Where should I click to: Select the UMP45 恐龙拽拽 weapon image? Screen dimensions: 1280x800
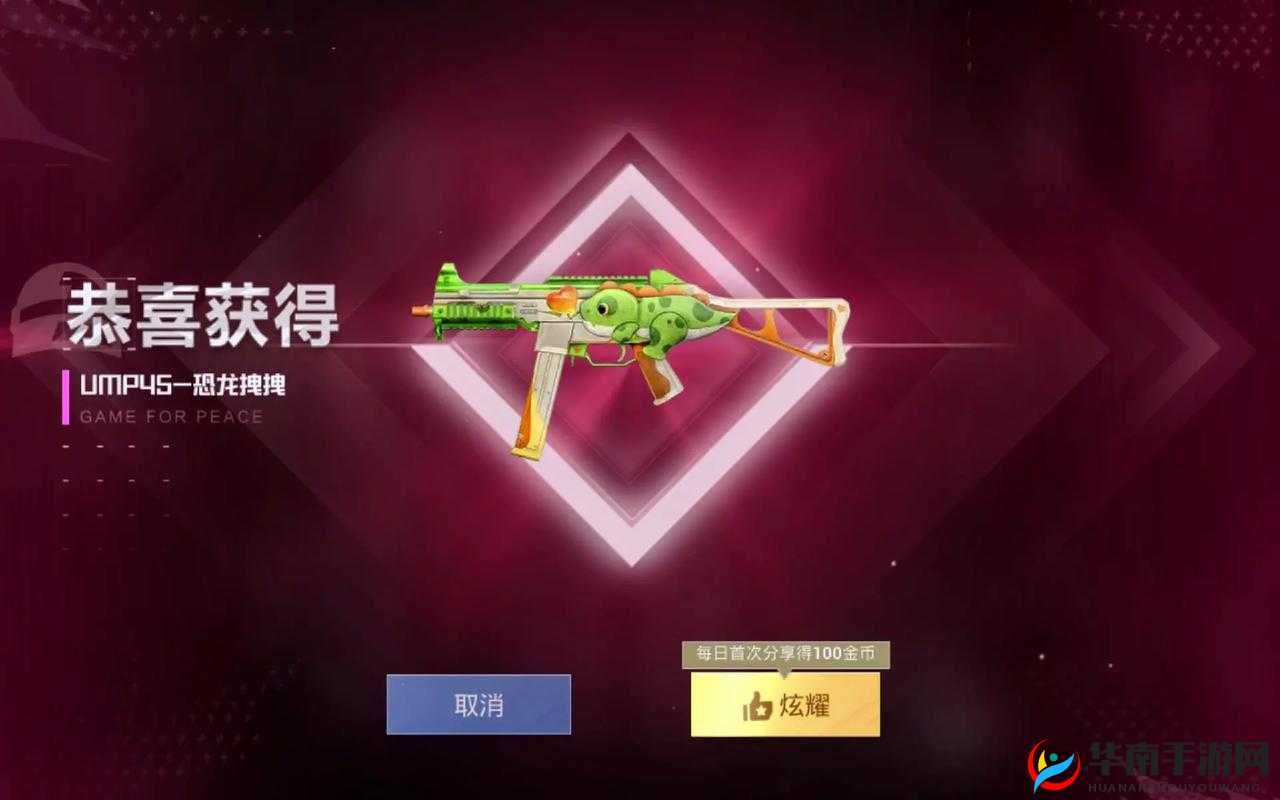pos(640,330)
